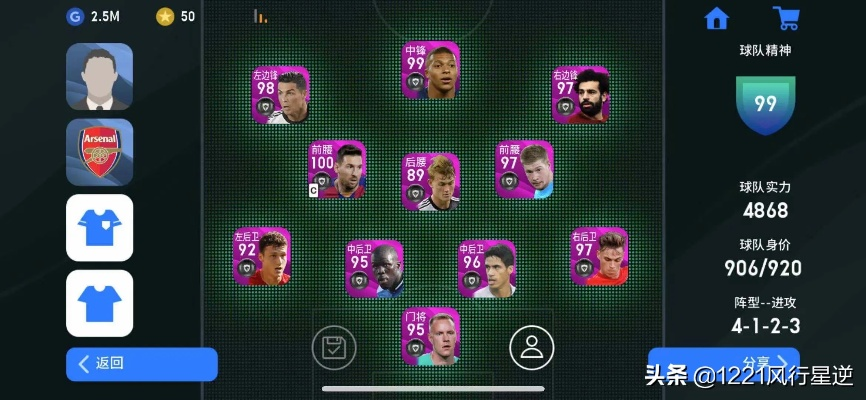The width and height of the screenshot is (866, 400).
Task: Select the manager portrait tile
Action: pyautogui.click(x=100, y=76)
